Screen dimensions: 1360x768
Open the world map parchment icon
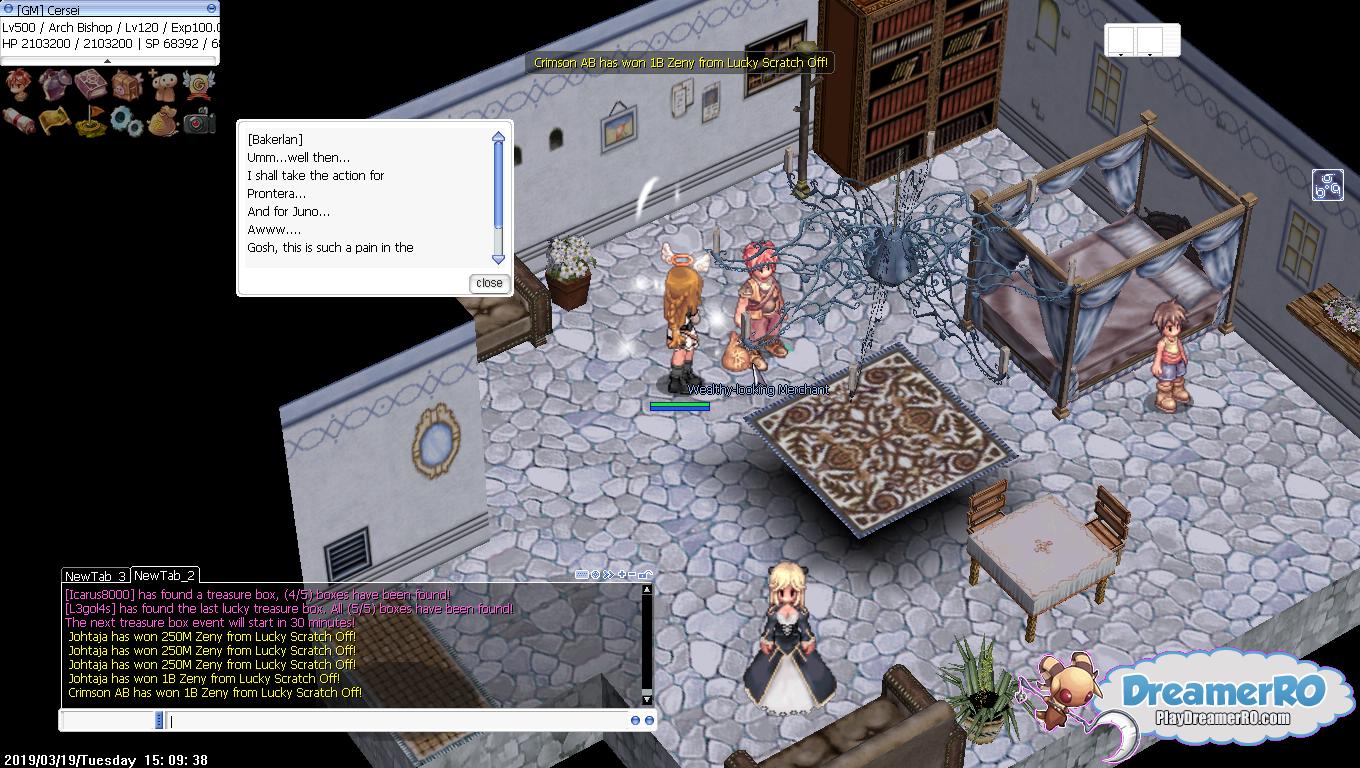pyautogui.click(x=55, y=121)
